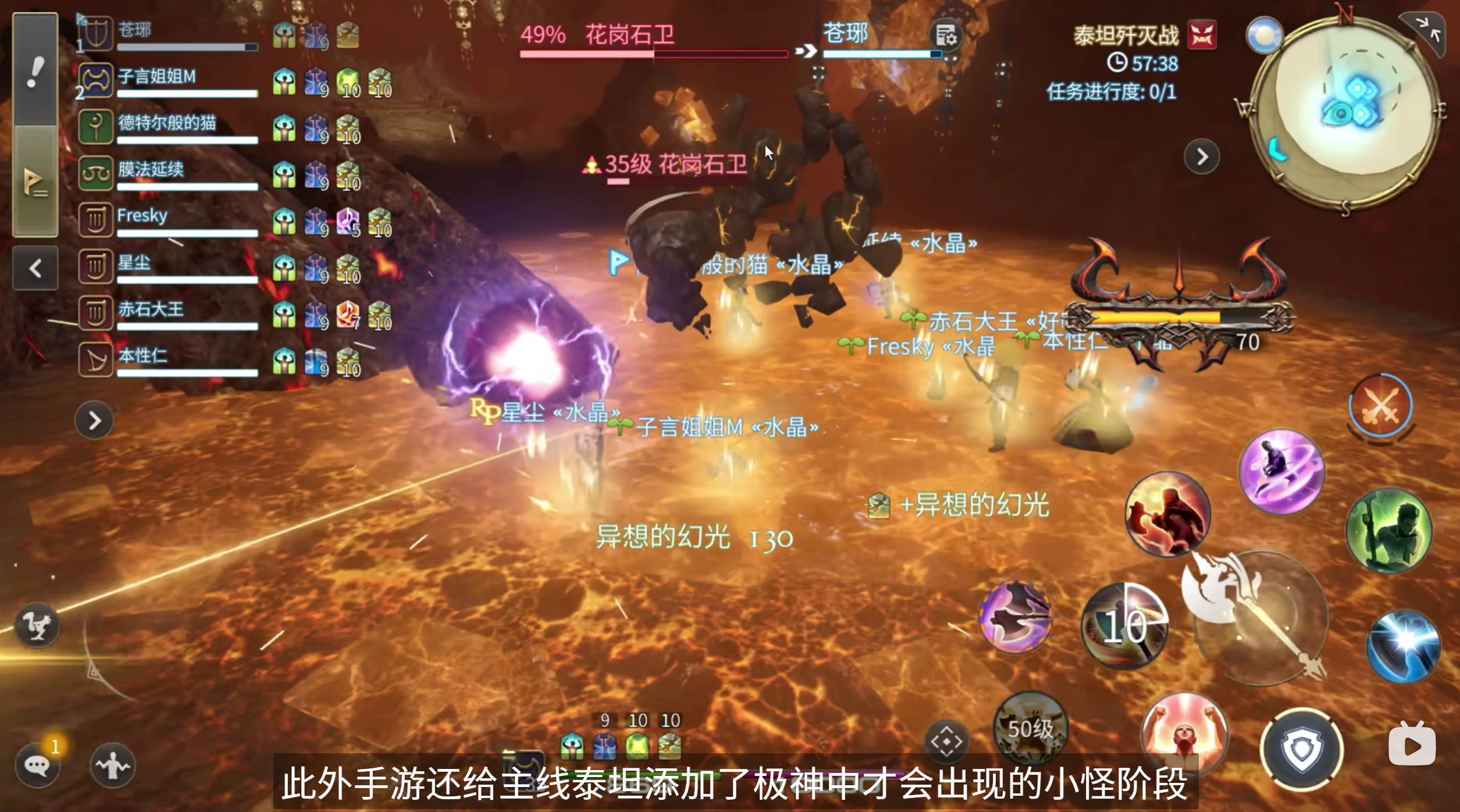Open the target settings gear icon

946,35
